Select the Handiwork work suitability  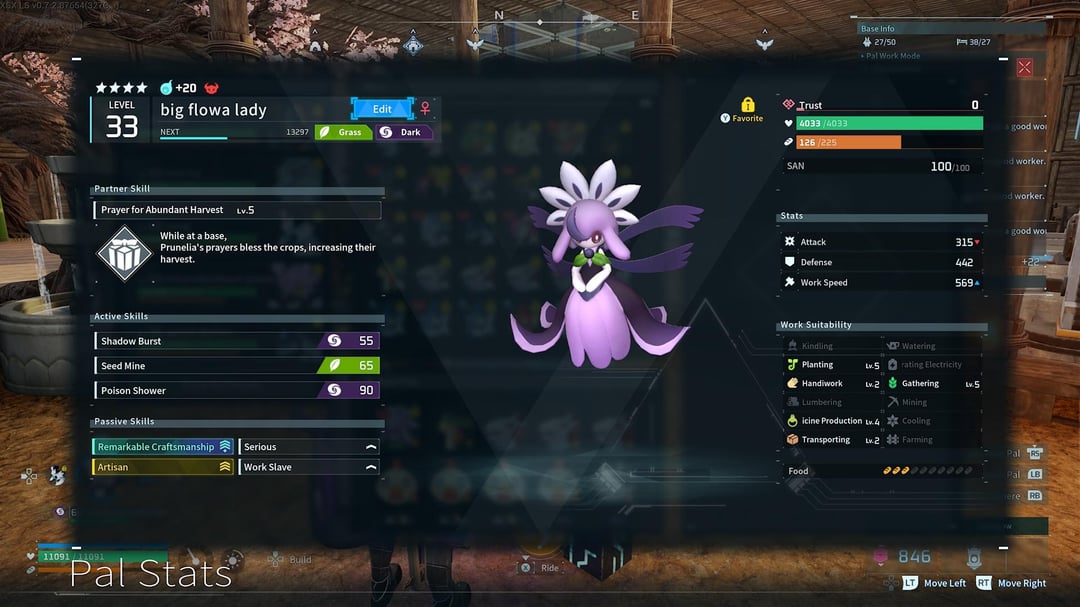click(832, 384)
